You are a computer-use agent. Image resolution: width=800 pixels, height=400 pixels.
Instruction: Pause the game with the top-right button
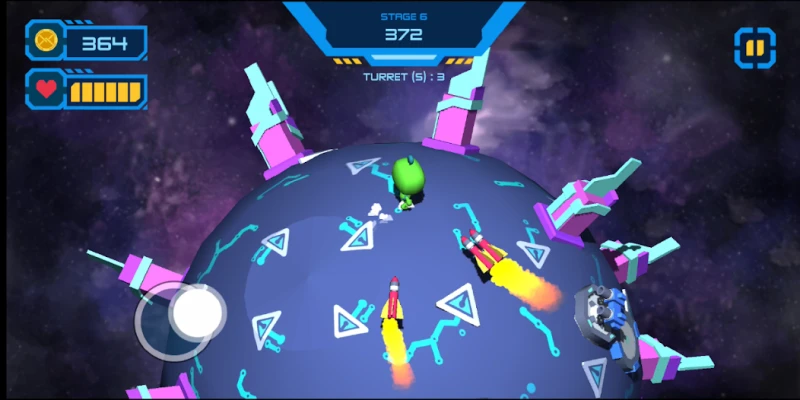coord(755,47)
